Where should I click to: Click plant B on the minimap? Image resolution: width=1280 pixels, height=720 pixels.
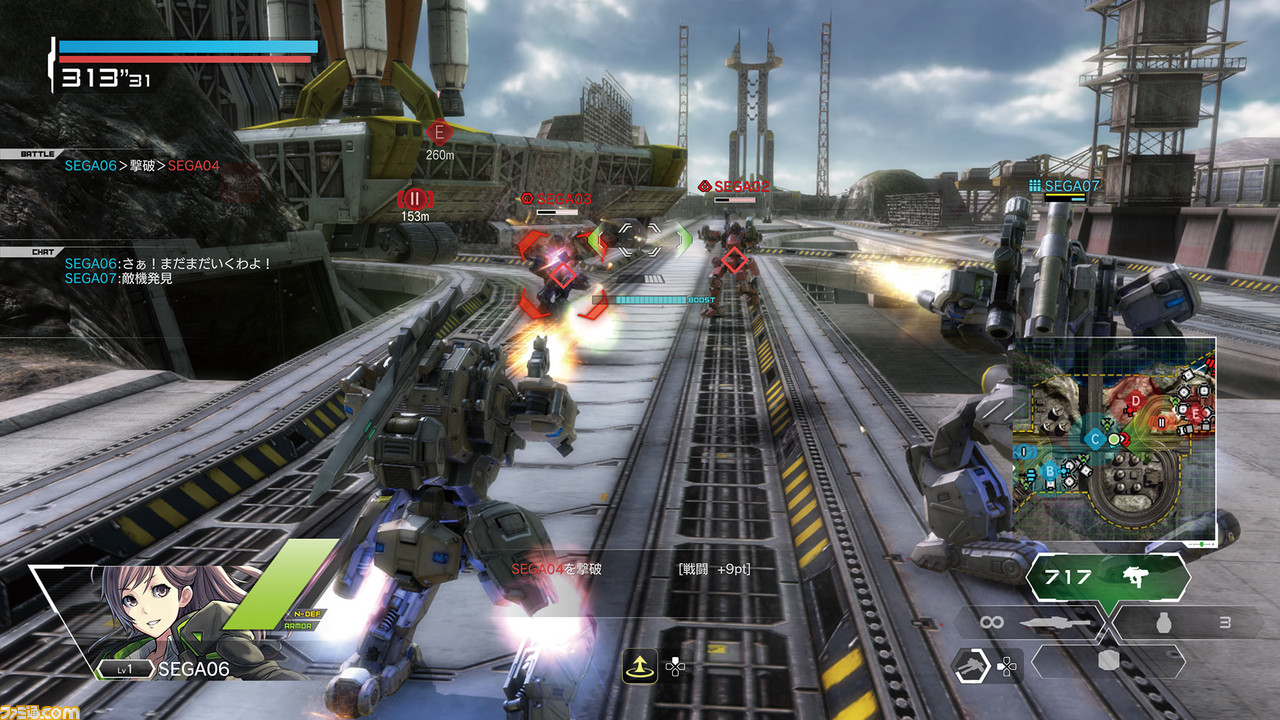pos(1049,470)
